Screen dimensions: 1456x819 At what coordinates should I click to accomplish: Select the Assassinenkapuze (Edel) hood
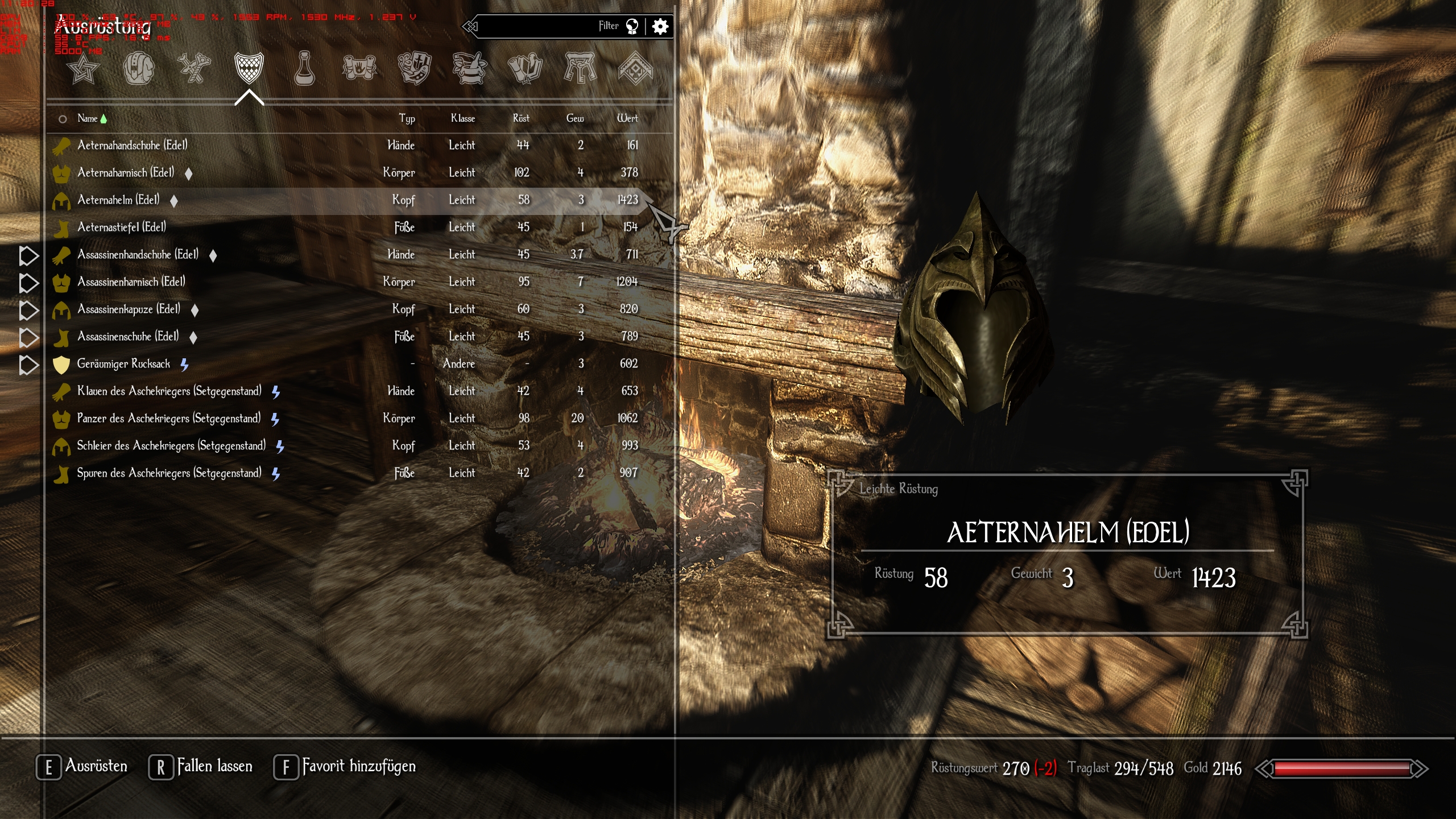click(x=129, y=309)
